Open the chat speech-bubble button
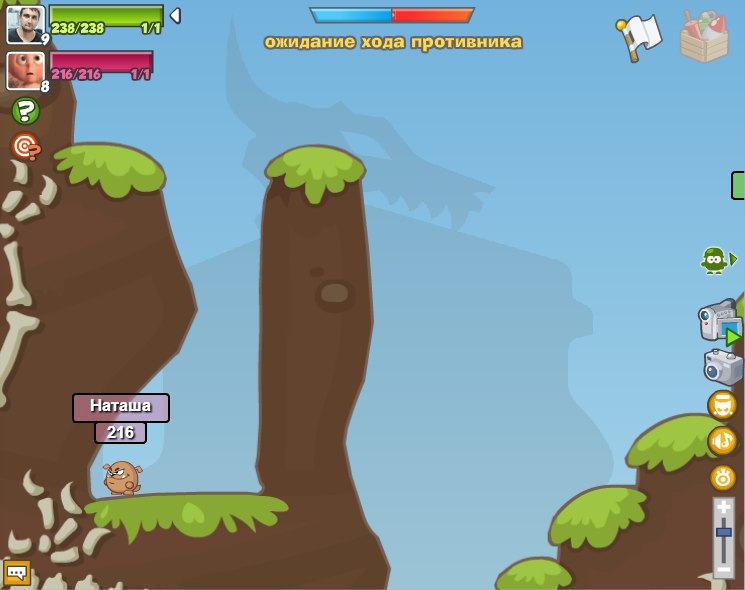The height and width of the screenshot is (590, 745). click(17, 573)
